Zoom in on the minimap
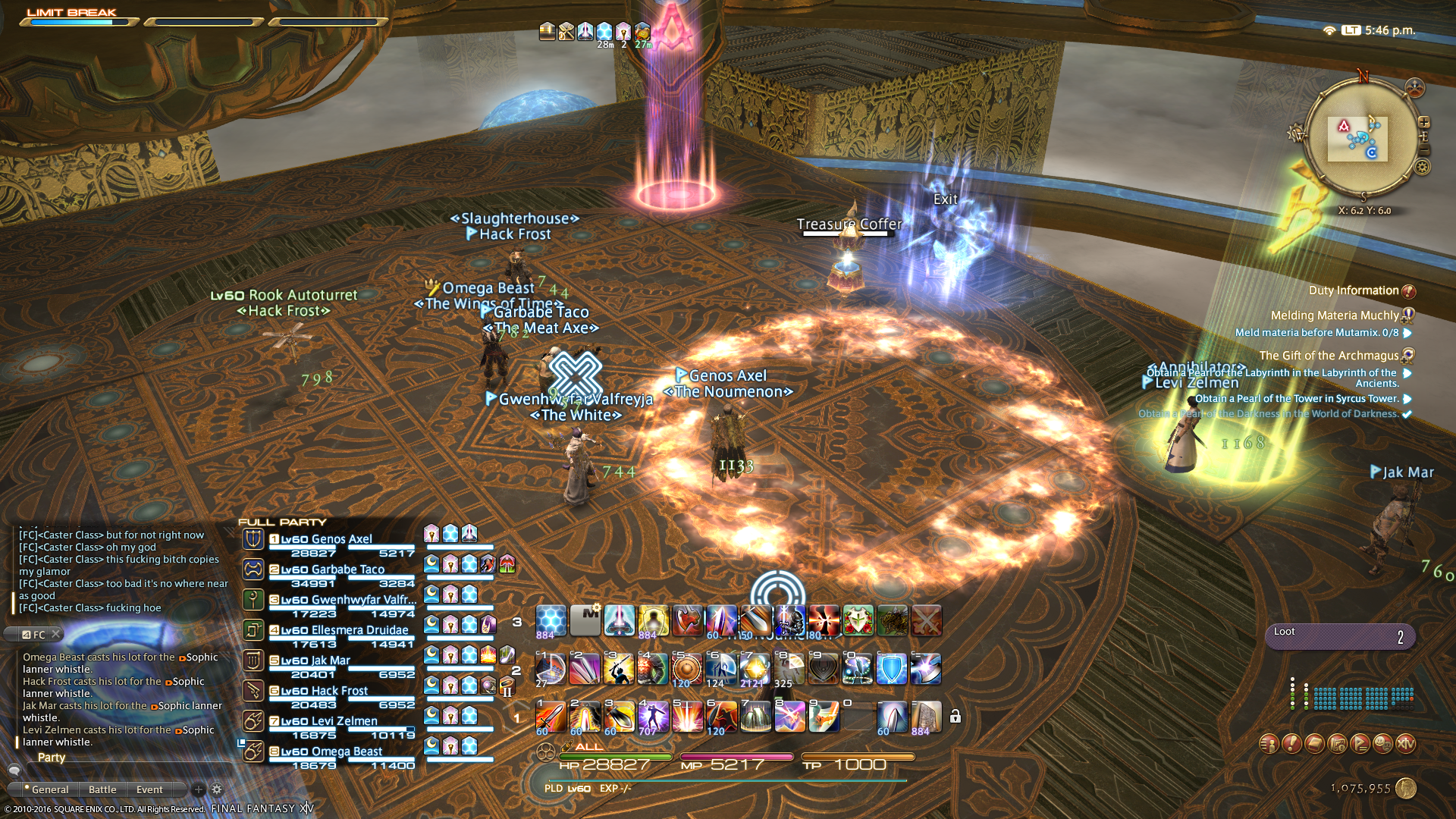 [x=1424, y=122]
